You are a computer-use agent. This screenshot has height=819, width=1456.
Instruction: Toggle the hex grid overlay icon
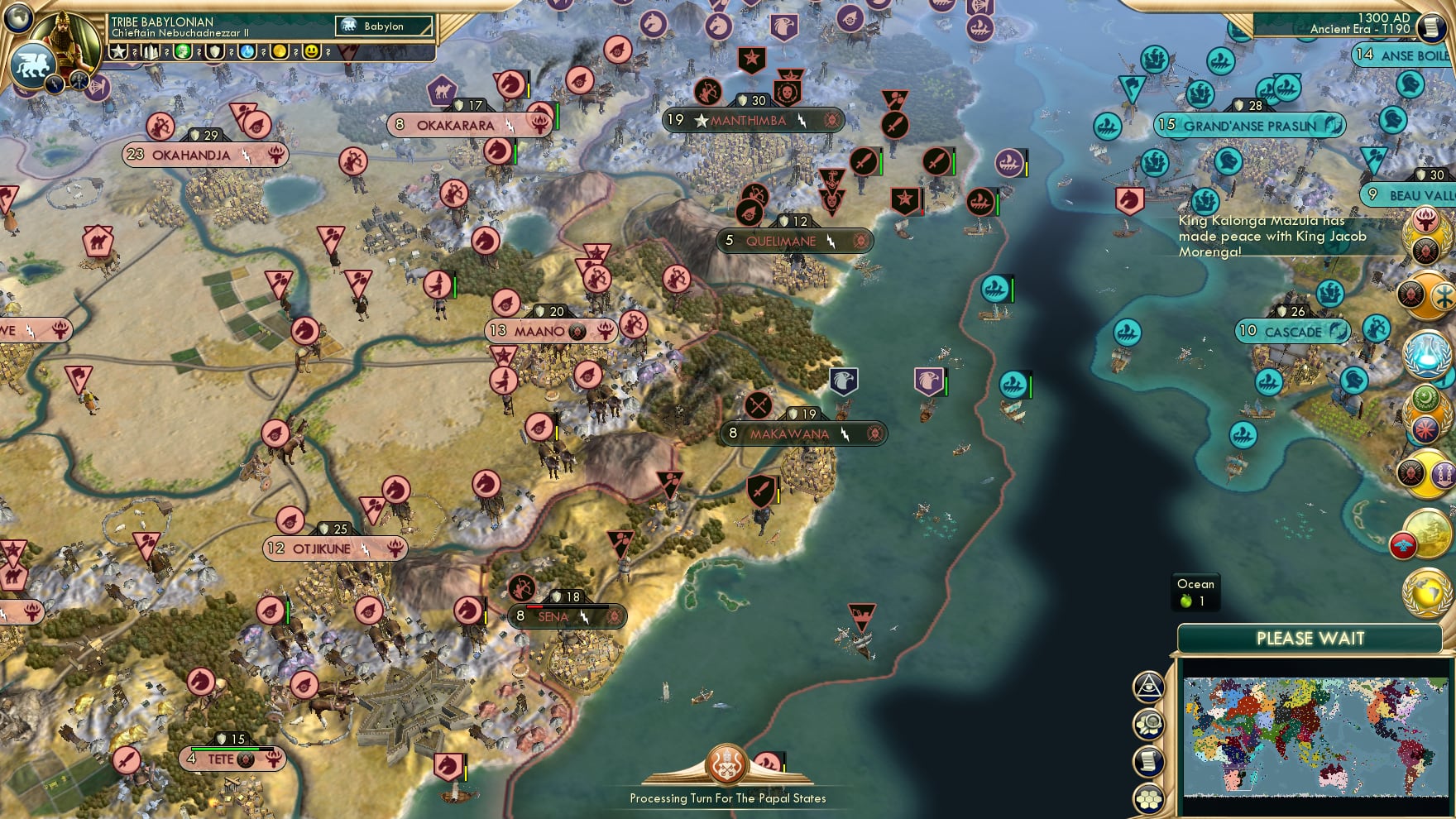click(x=1148, y=798)
